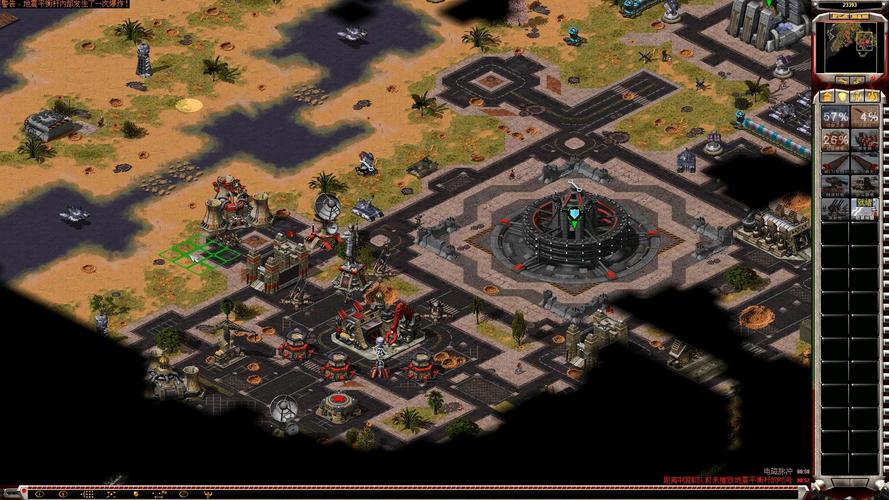Open the vehicles build tab
Image resolution: width=889 pixels, height=500 pixels.
click(873, 96)
